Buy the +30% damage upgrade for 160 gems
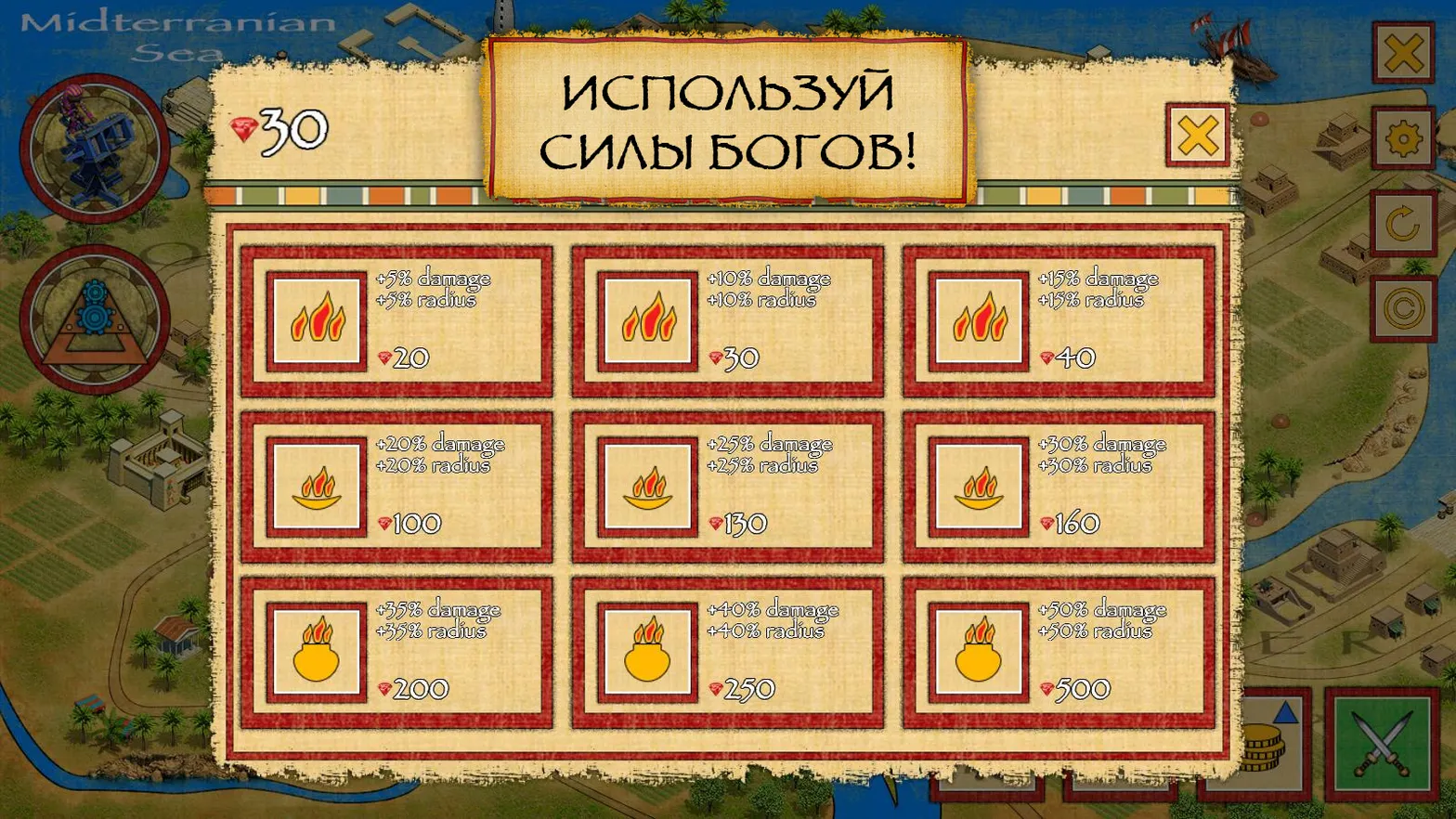The width and height of the screenshot is (1456, 819). coord(1059,486)
